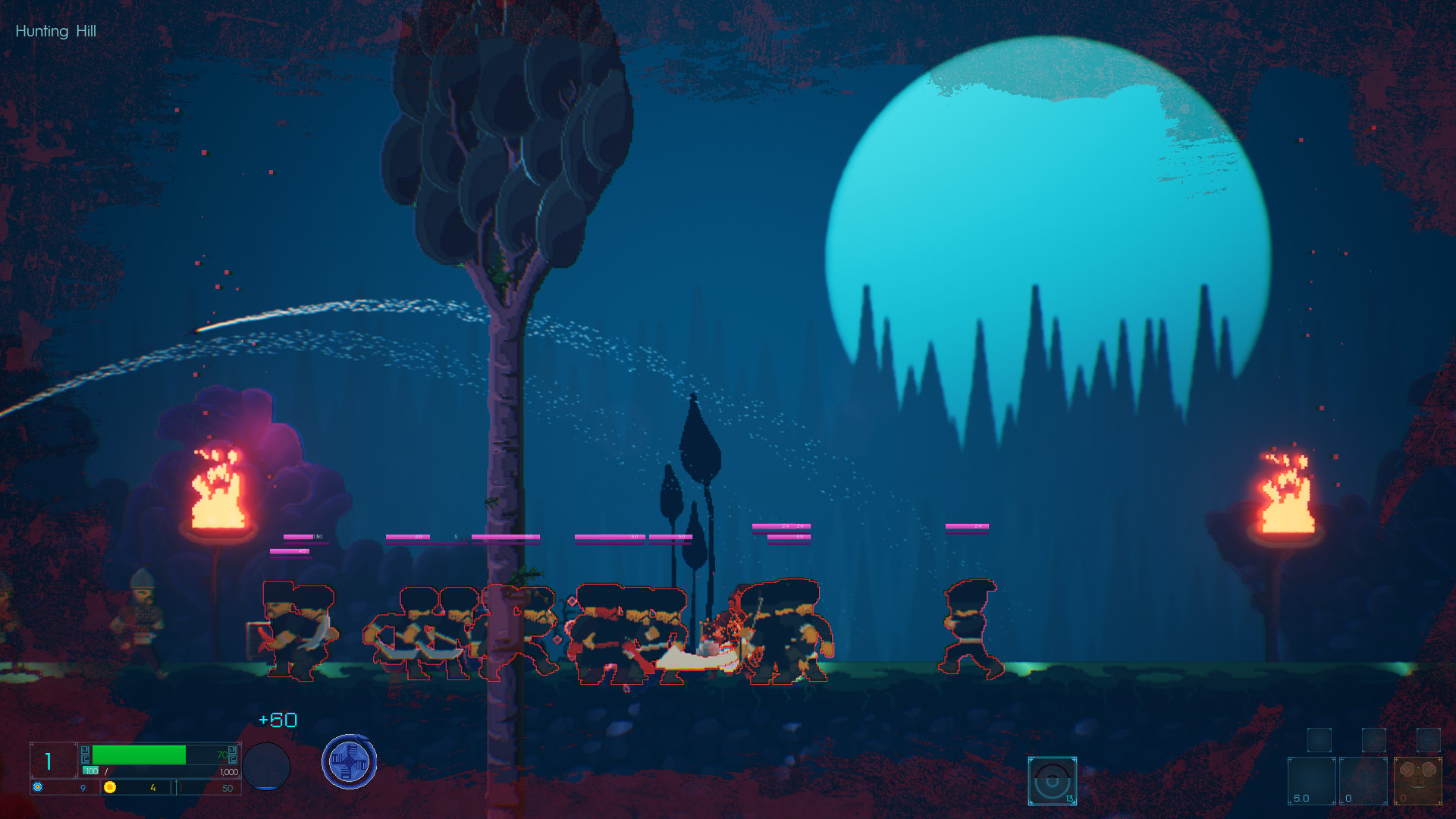Click the Hunting Hill location label
The width and height of the screenshot is (1456, 819).
tap(55, 31)
